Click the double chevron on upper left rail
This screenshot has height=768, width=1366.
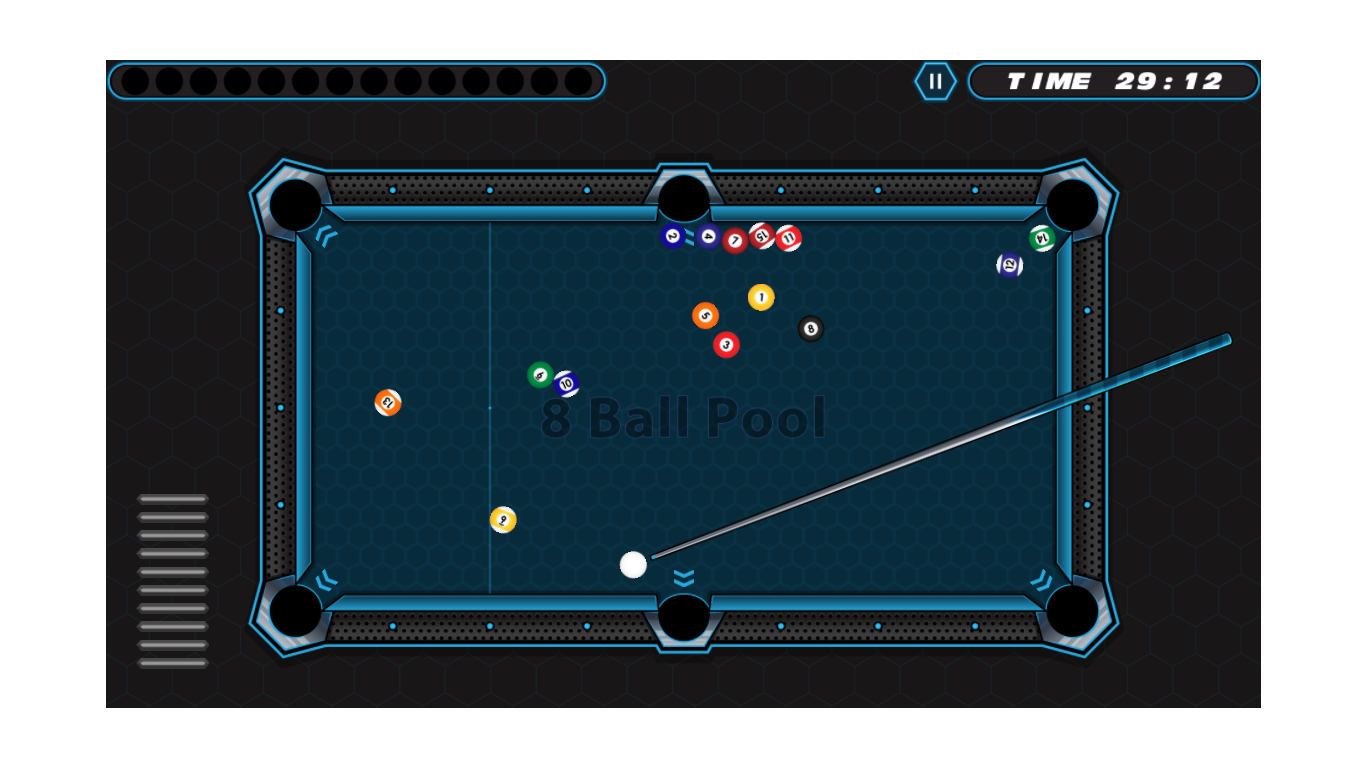pyautogui.click(x=325, y=236)
